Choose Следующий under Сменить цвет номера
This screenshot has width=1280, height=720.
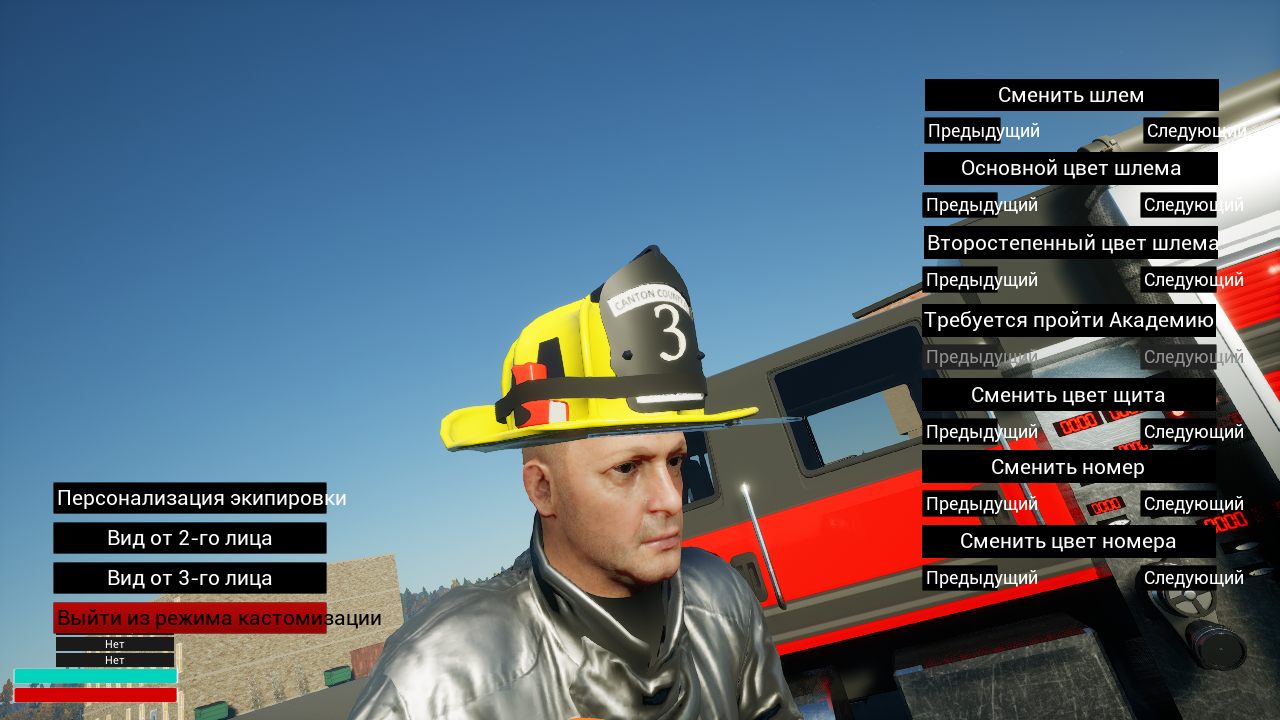pos(1179,578)
